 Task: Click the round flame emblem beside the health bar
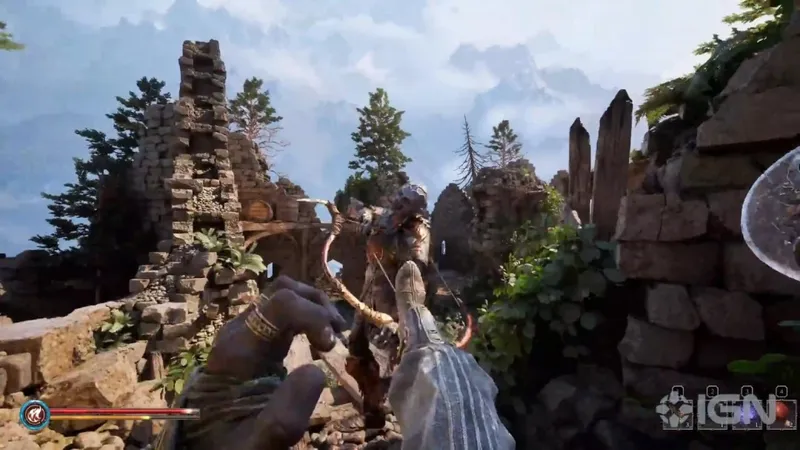click(x=34, y=414)
